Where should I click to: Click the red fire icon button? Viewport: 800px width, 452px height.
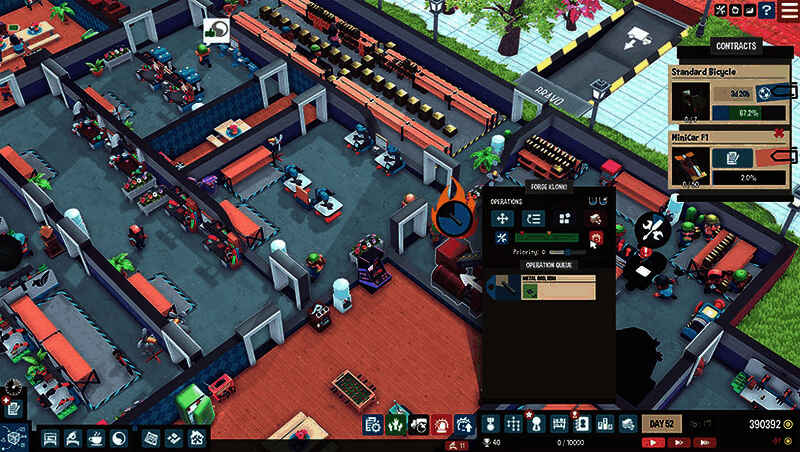tap(596, 237)
